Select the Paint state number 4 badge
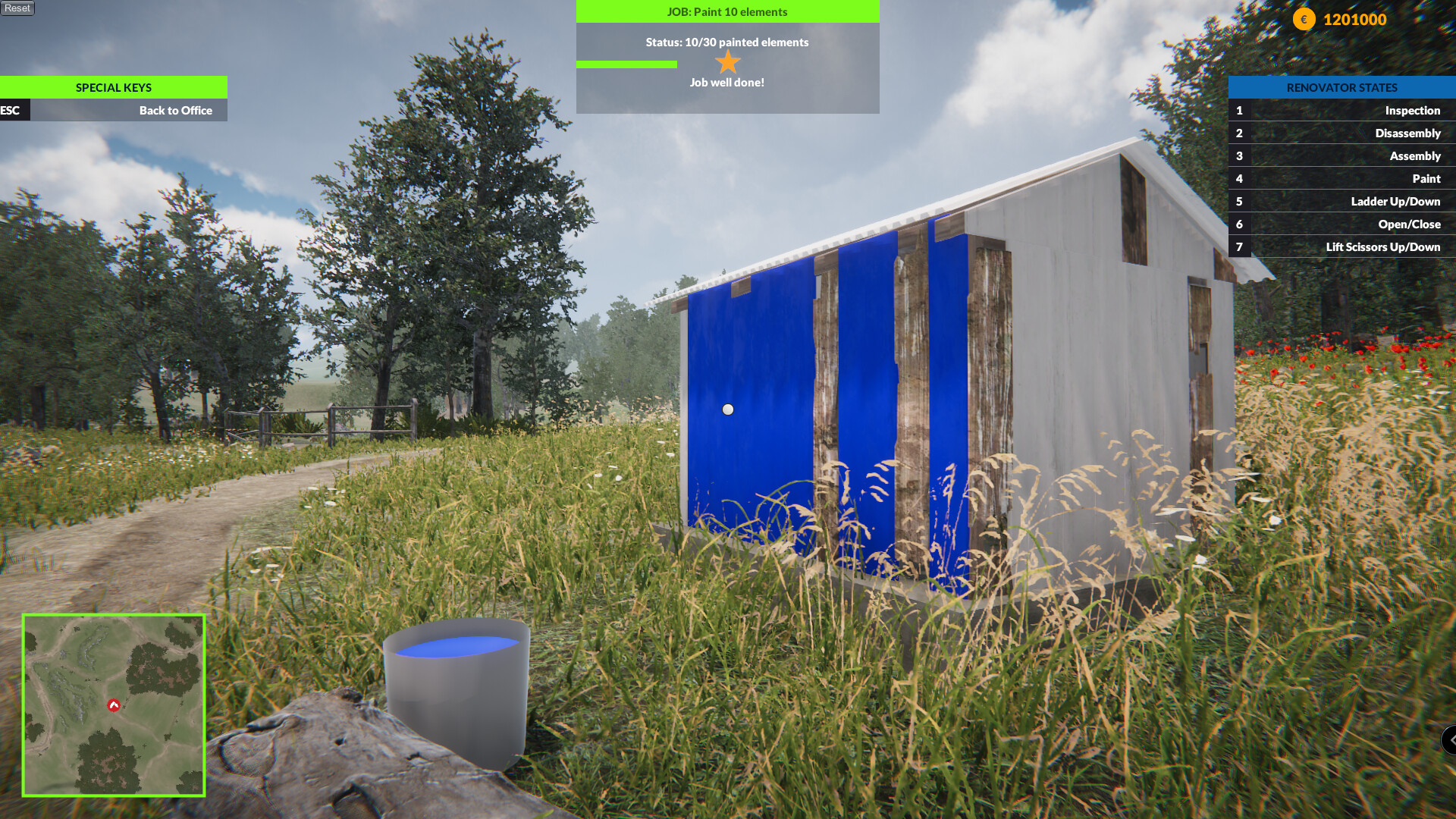 1239,178
